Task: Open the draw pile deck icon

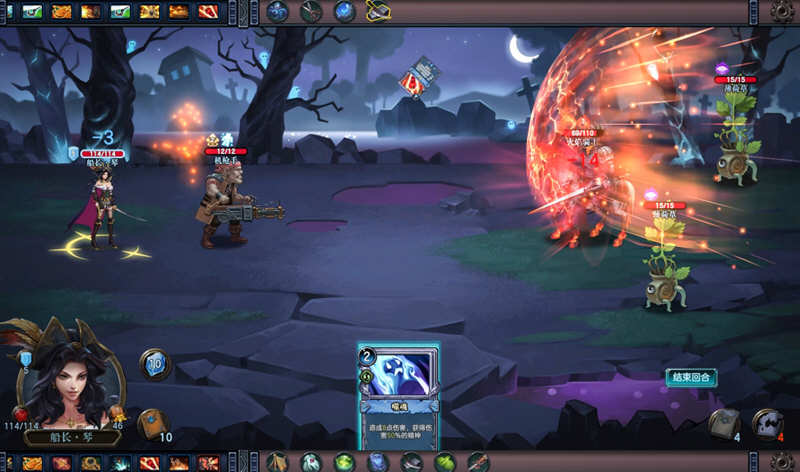Action: [151, 424]
